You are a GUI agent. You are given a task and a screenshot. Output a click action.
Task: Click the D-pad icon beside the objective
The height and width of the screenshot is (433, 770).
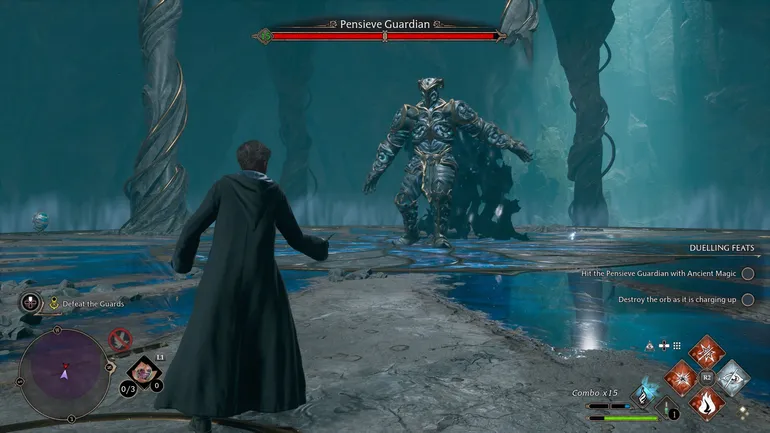[x=30, y=303]
